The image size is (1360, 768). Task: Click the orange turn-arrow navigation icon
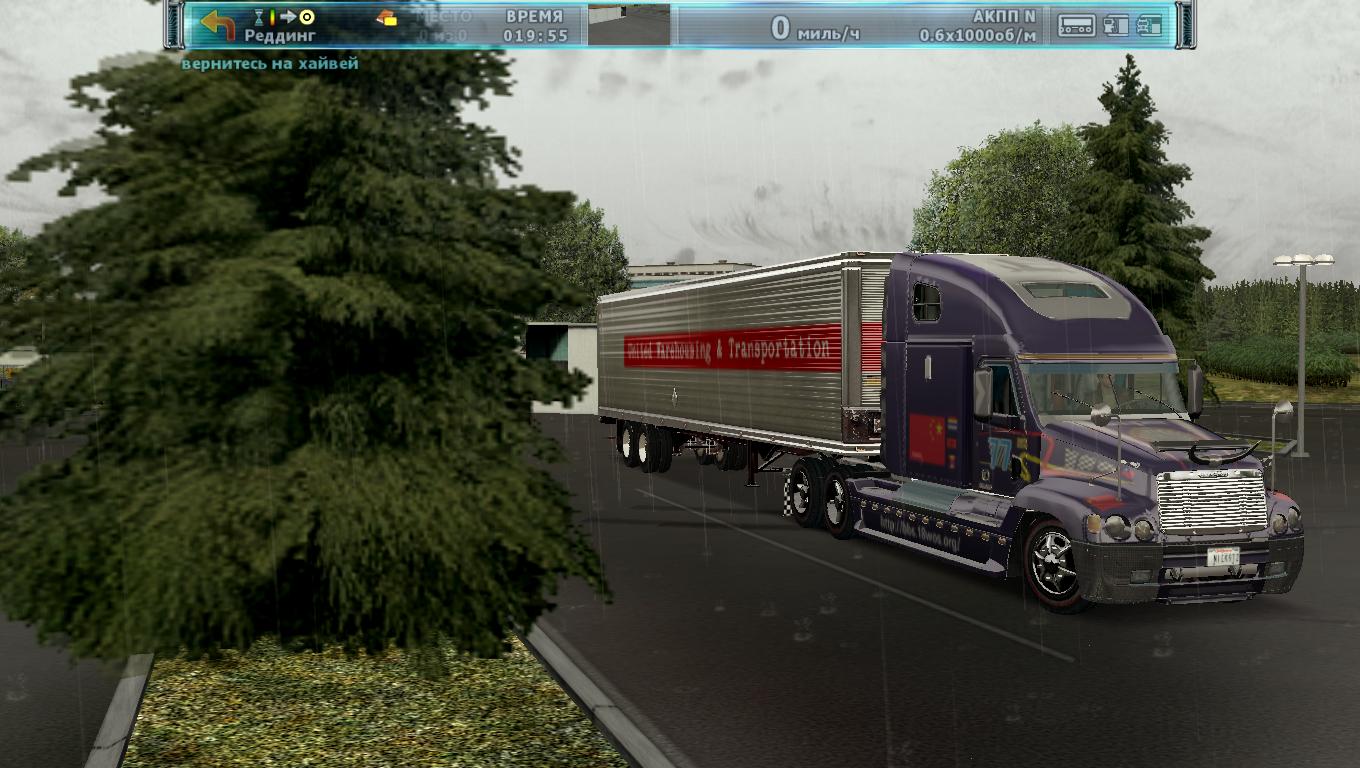point(217,25)
